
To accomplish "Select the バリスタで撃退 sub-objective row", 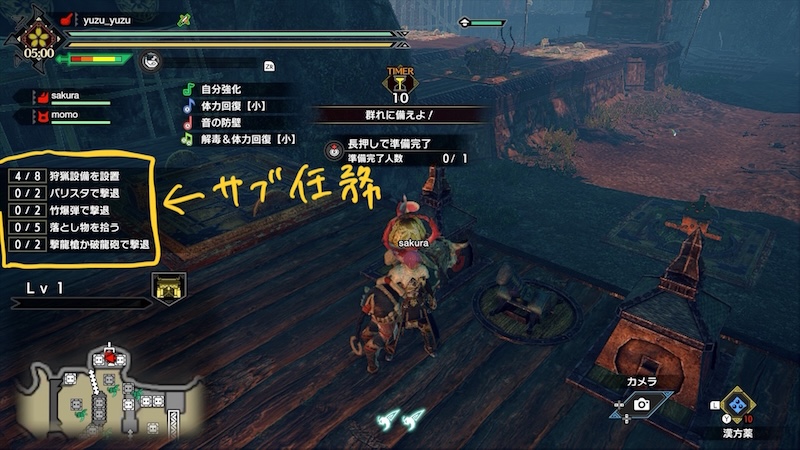I will (80, 194).
